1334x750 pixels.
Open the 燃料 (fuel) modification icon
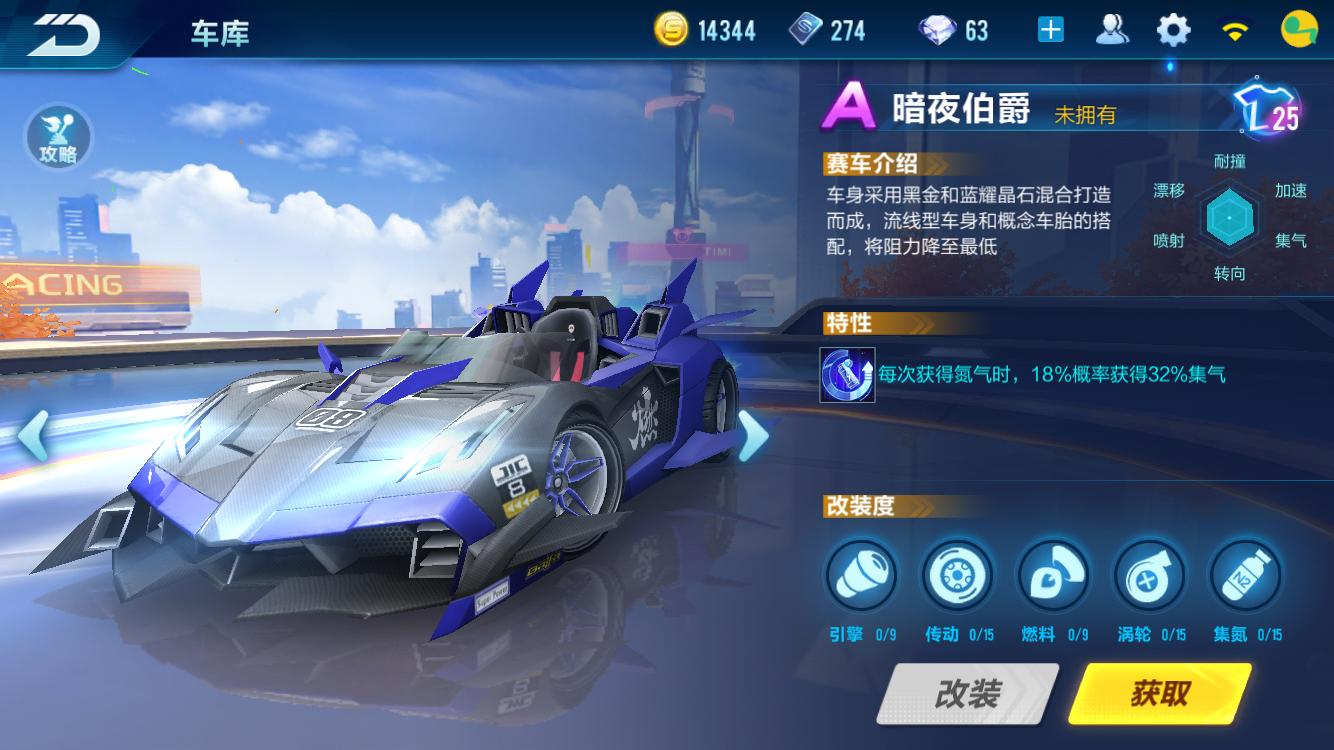[1052, 575]
